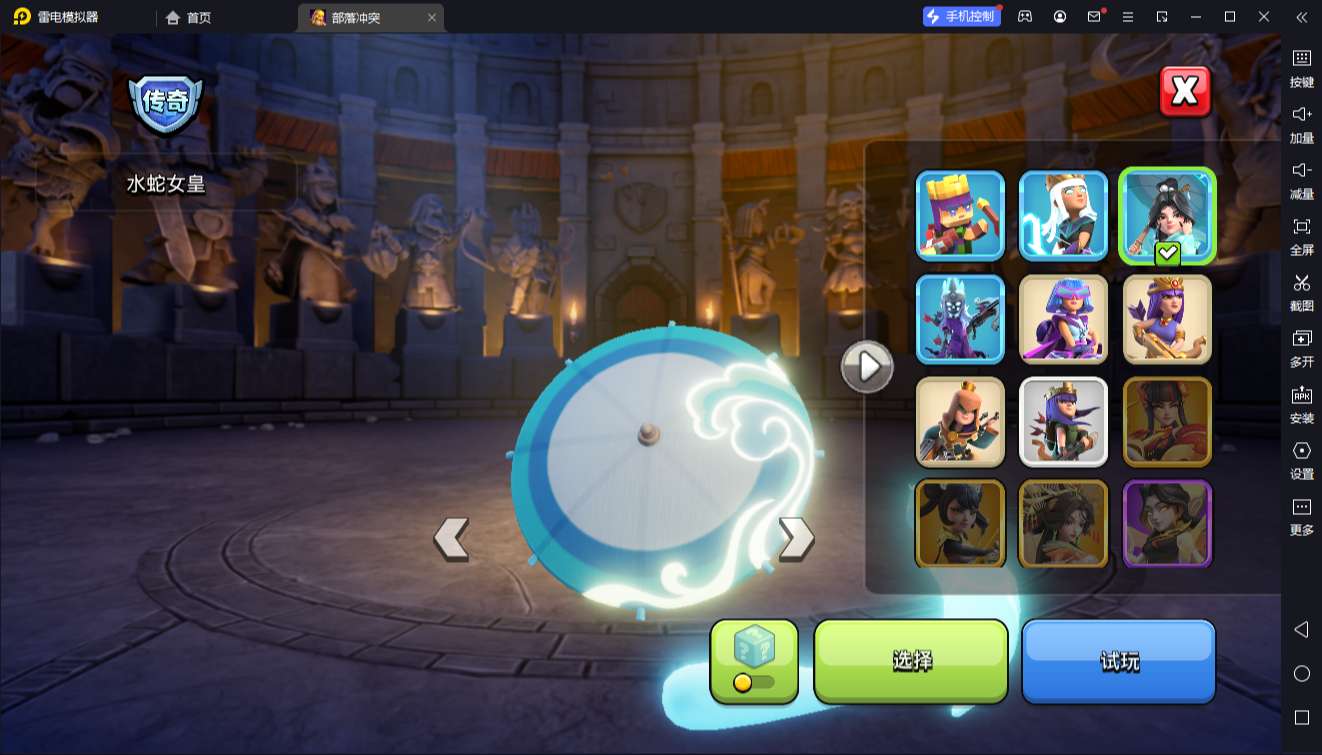Start a trial with the 试玩 button
1322x755 pixels.
pos(1118,660)
